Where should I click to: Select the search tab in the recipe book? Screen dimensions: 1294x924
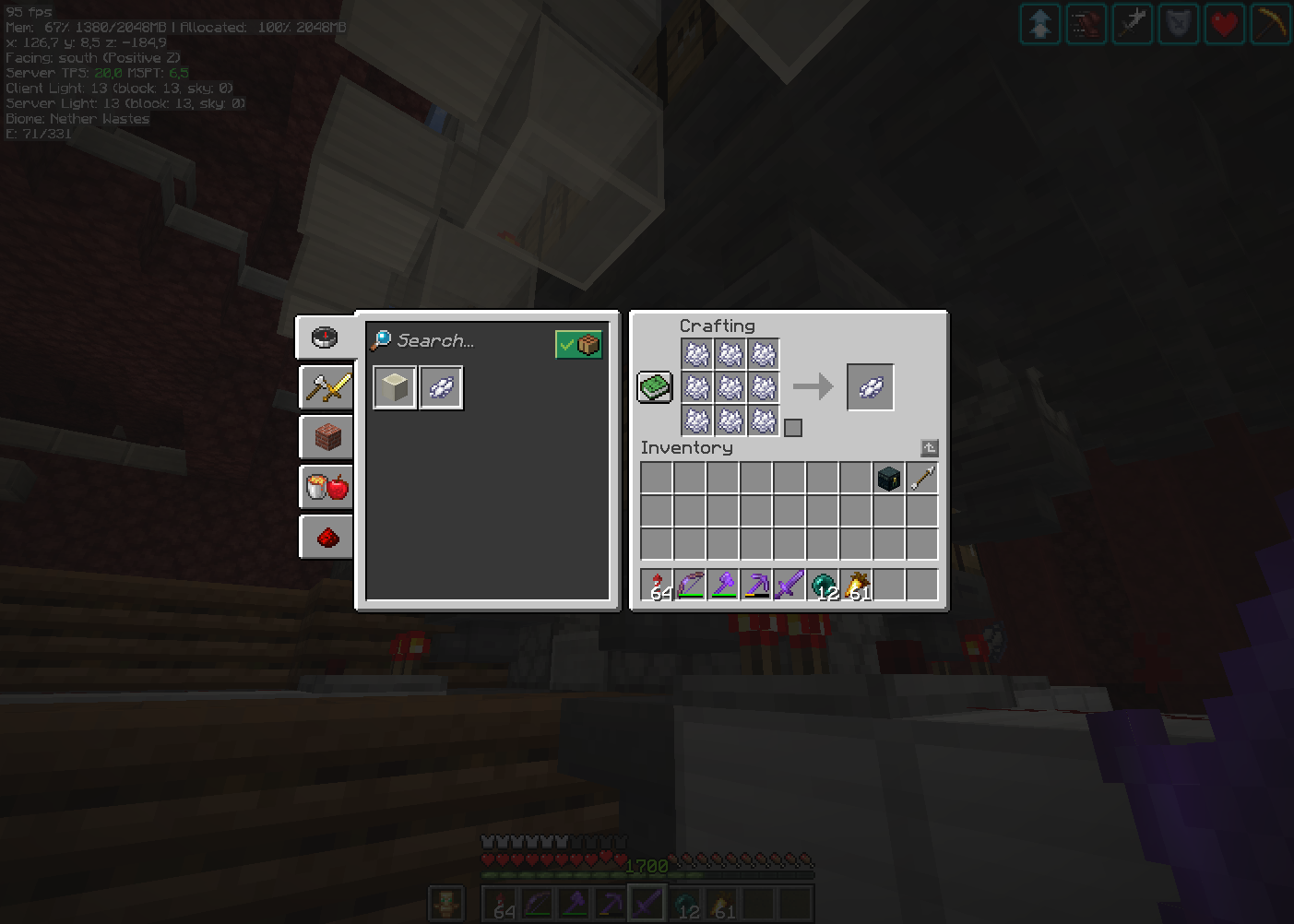[x=326, y=338]
